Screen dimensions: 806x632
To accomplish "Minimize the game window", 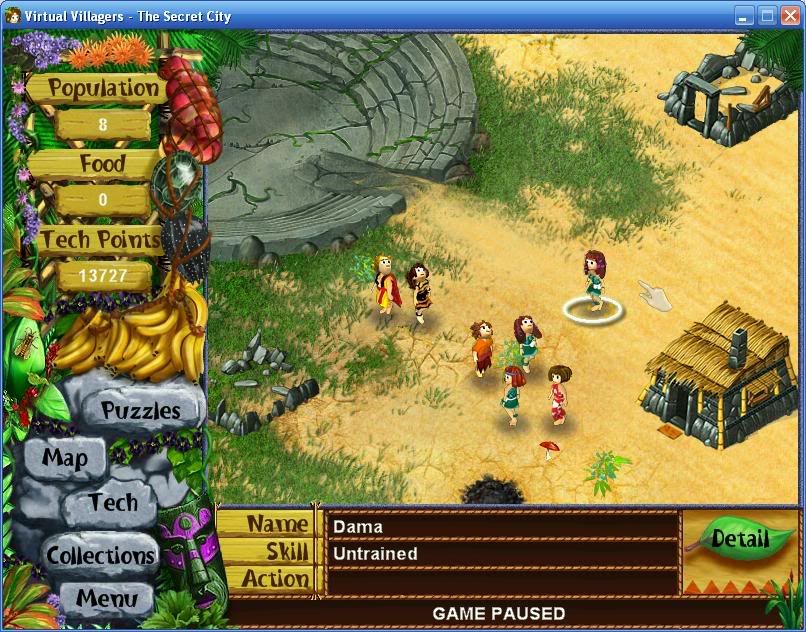I will (744, 15).
